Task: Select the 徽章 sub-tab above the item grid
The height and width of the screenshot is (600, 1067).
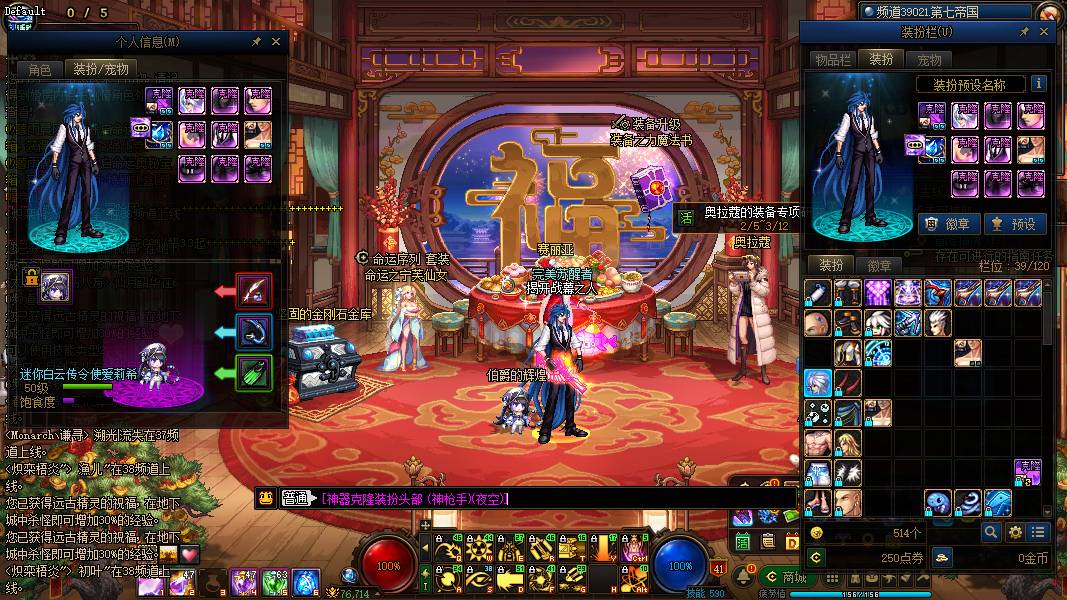Action: click(x=880, y=265)
